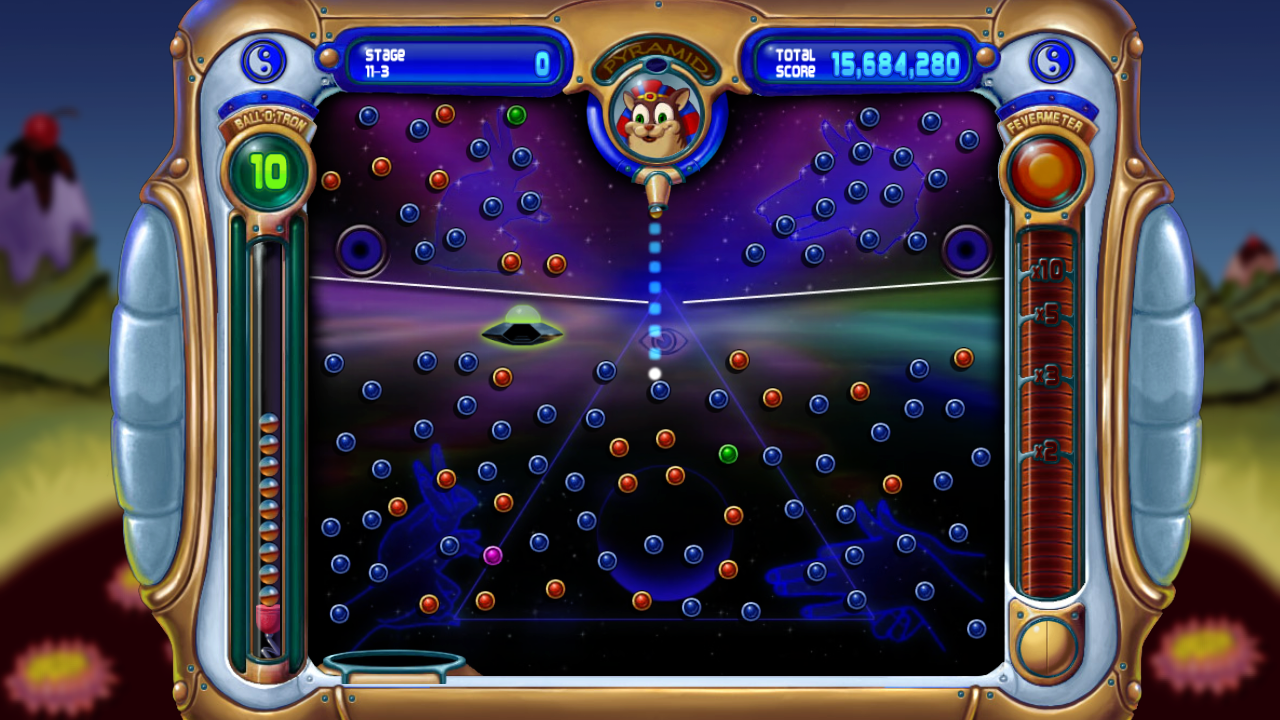The width and height of the screenshot is (1280, 720).
Task: Click the green peg right of center
Action: (x=730, y=455)
